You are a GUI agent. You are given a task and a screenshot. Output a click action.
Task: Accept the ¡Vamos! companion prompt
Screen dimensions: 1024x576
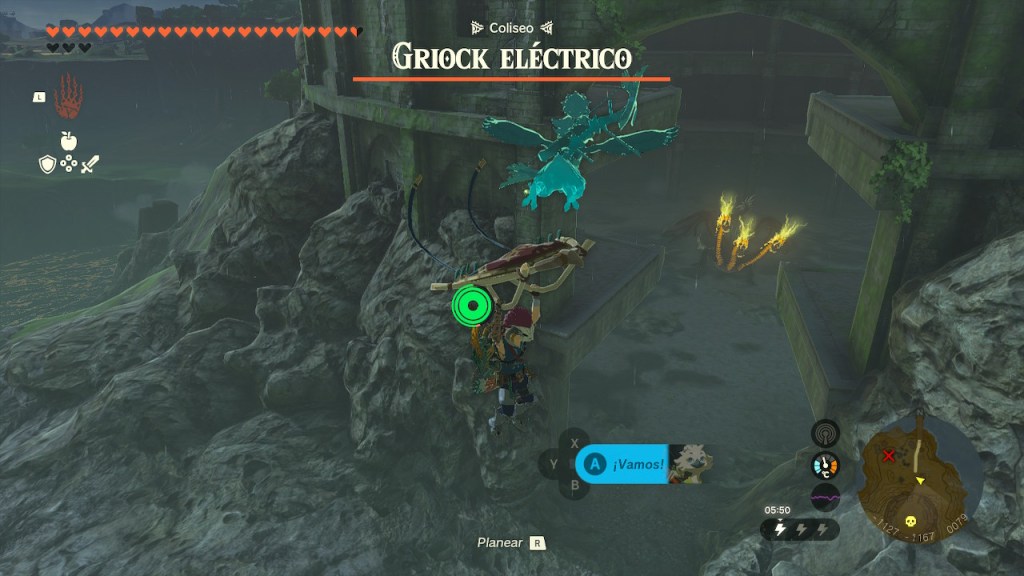point(622,464)
